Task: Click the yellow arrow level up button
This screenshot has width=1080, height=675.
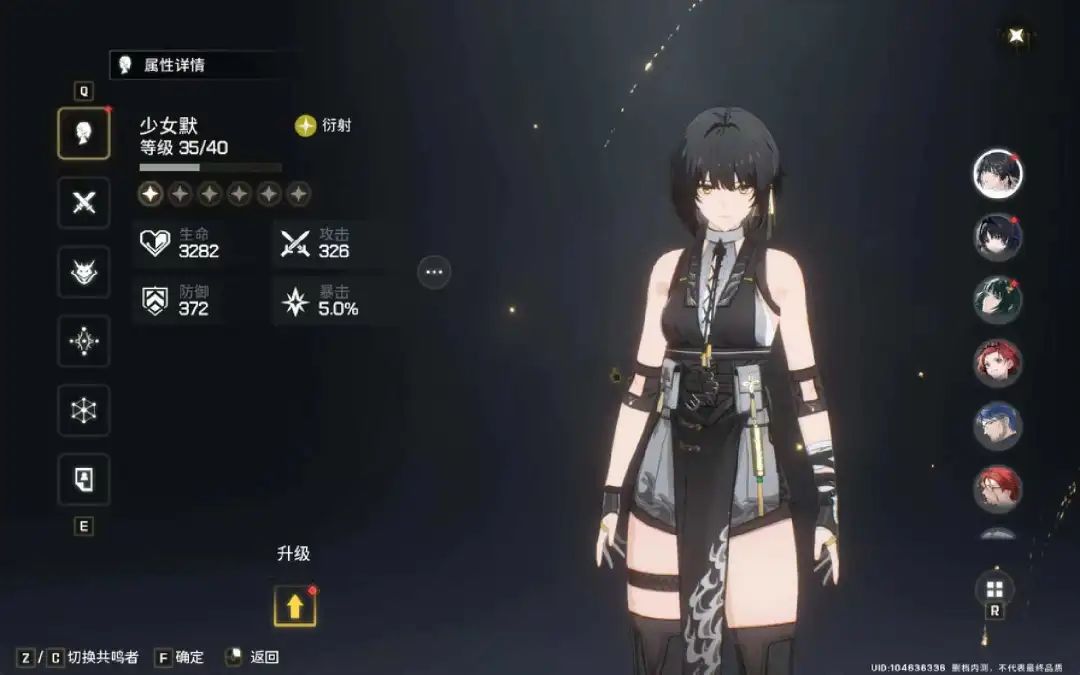Action: 295,605
